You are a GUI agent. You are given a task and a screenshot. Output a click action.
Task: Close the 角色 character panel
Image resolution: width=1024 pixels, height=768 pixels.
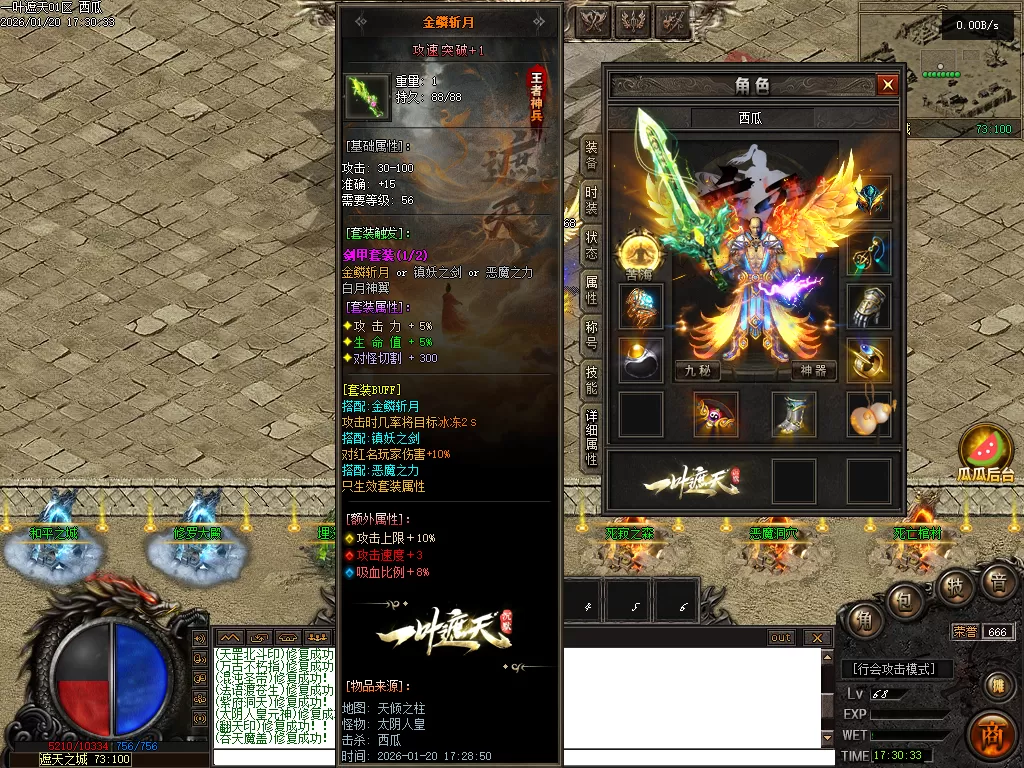(x=887, y=85)
